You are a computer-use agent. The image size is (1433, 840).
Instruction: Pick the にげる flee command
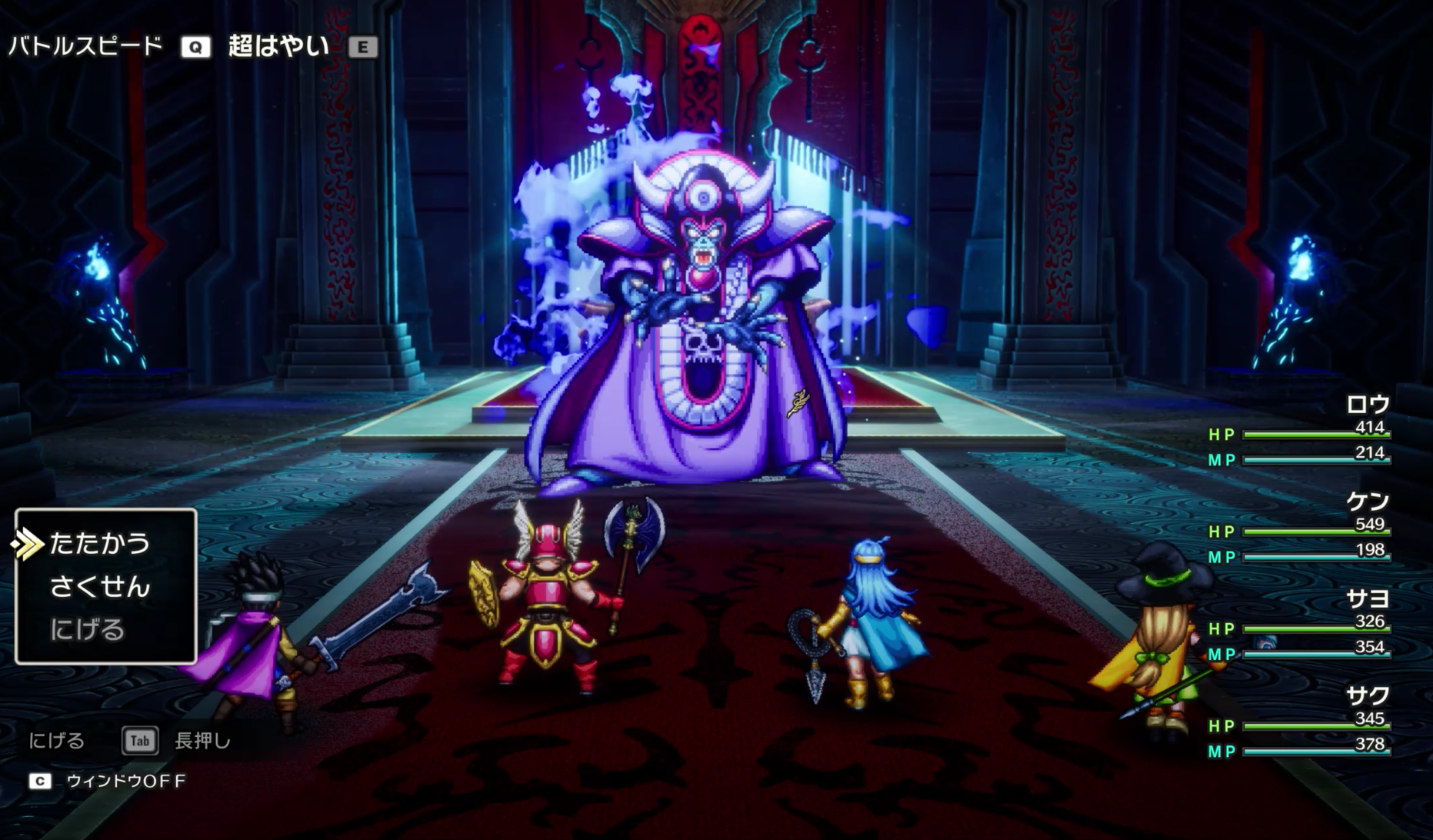click(x=88, y=630)
